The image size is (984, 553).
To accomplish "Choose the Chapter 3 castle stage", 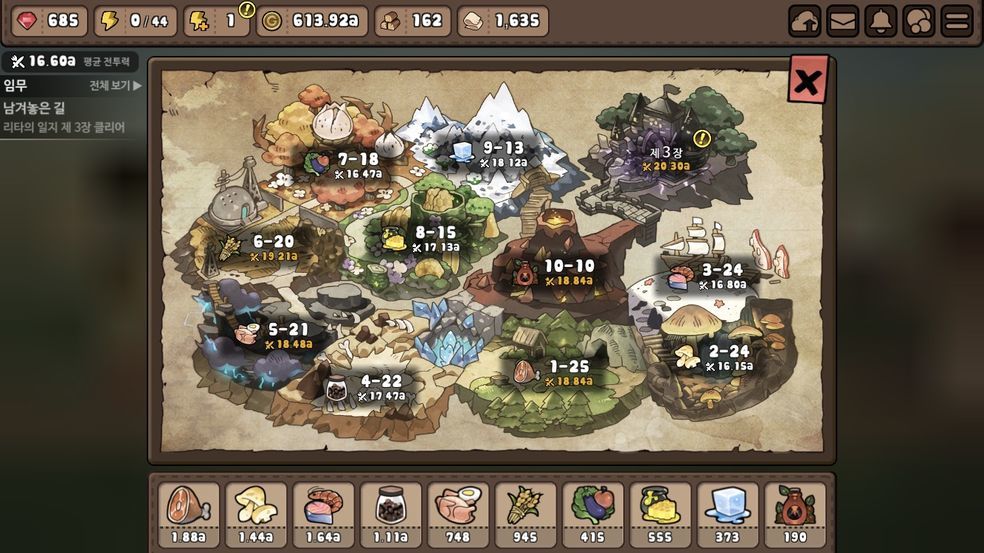I will pyautogui.click(x=666, y=156).
